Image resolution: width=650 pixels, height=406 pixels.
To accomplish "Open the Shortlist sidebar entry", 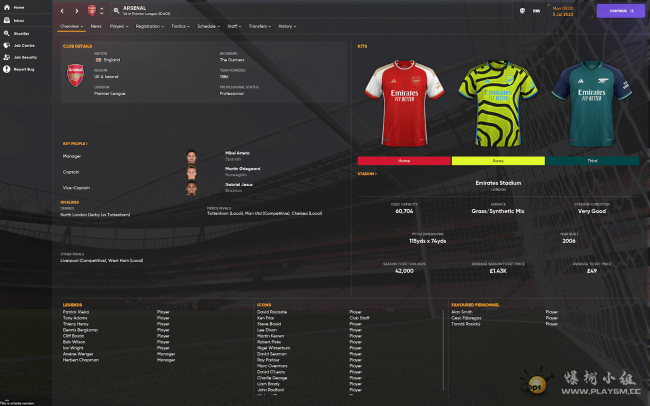I will point(21,32).
